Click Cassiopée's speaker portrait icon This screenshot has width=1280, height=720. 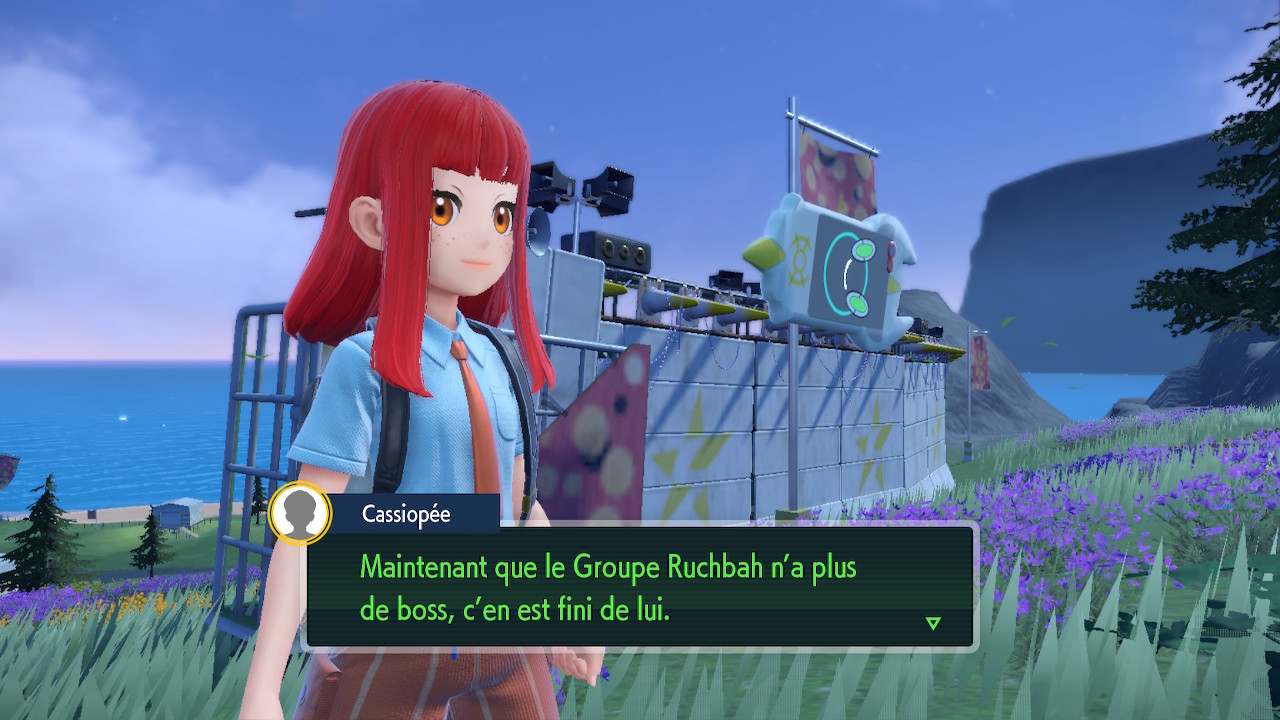pos(300,514)
